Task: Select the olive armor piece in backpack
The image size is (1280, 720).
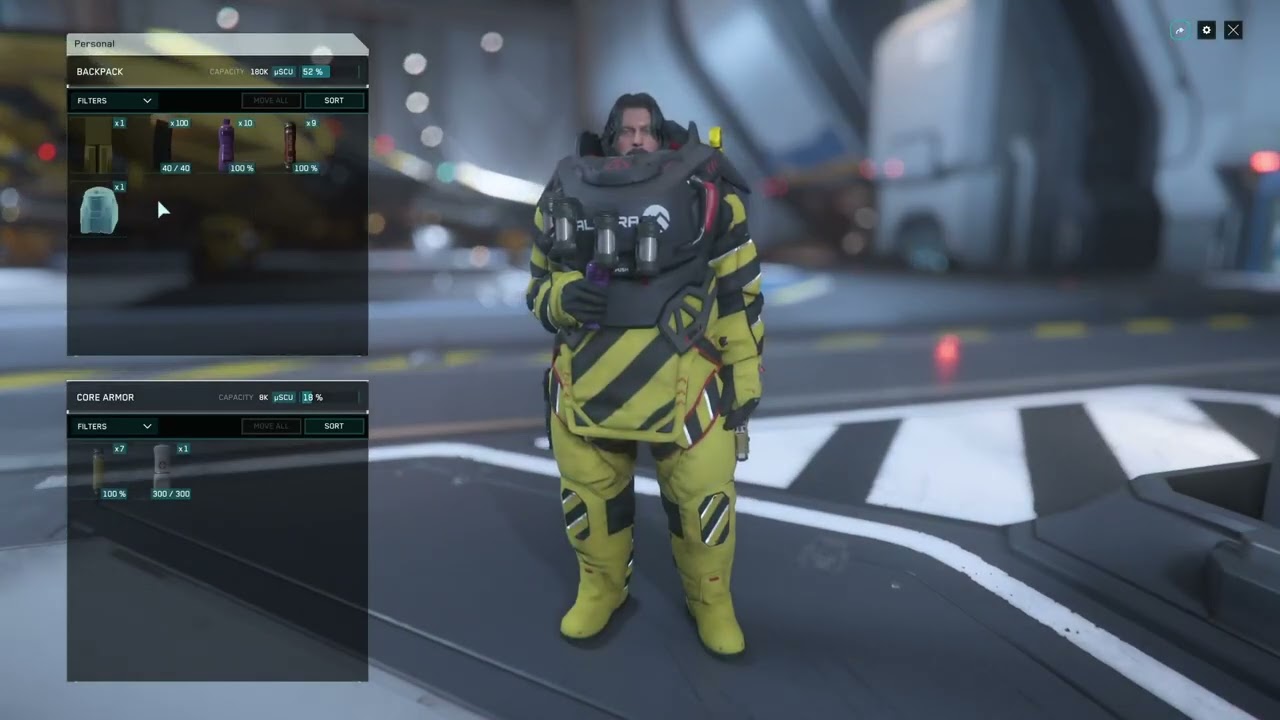Action: click(x=98, y=144)
